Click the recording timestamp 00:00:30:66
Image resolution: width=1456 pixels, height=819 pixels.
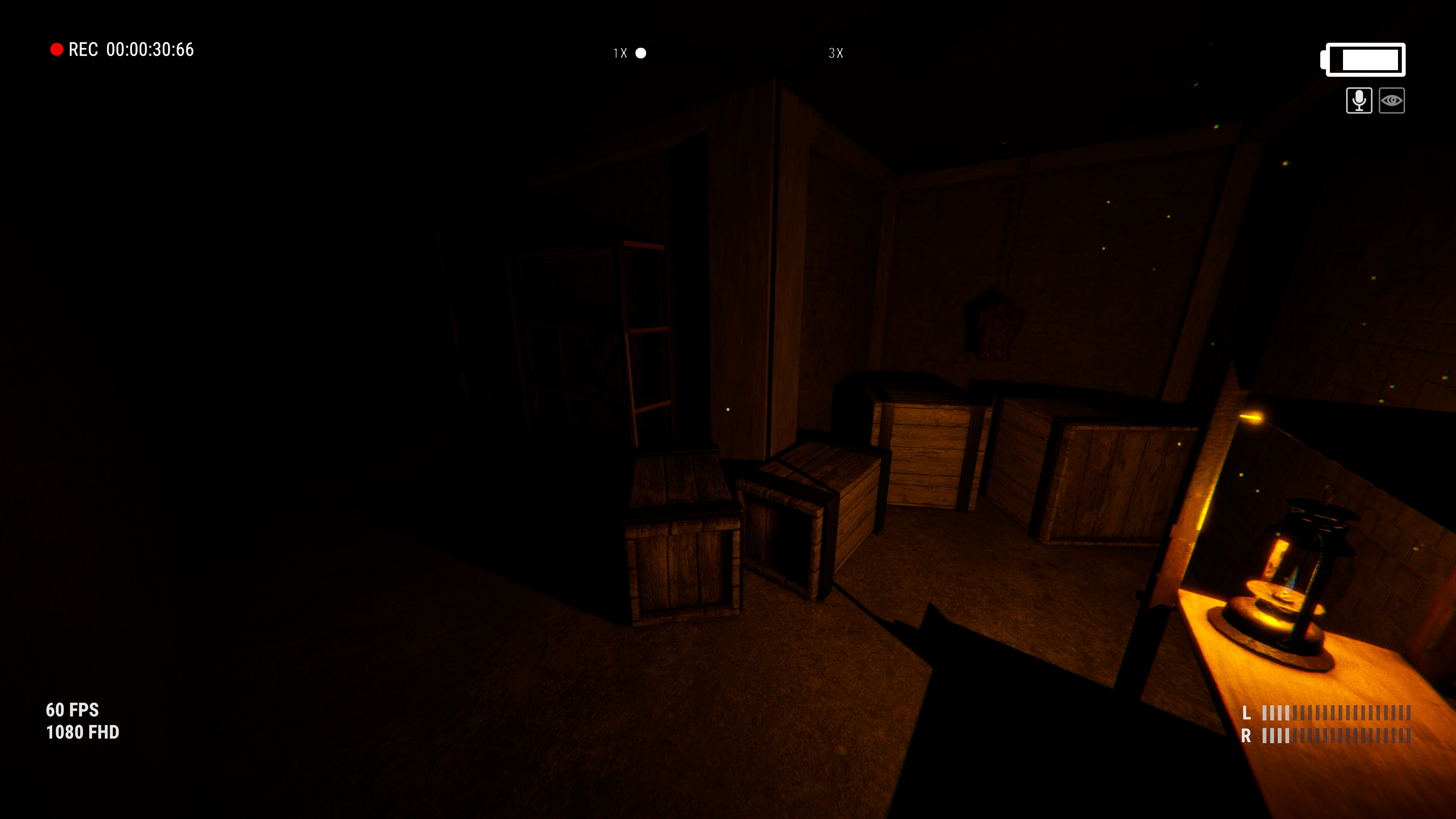(149, 50)
